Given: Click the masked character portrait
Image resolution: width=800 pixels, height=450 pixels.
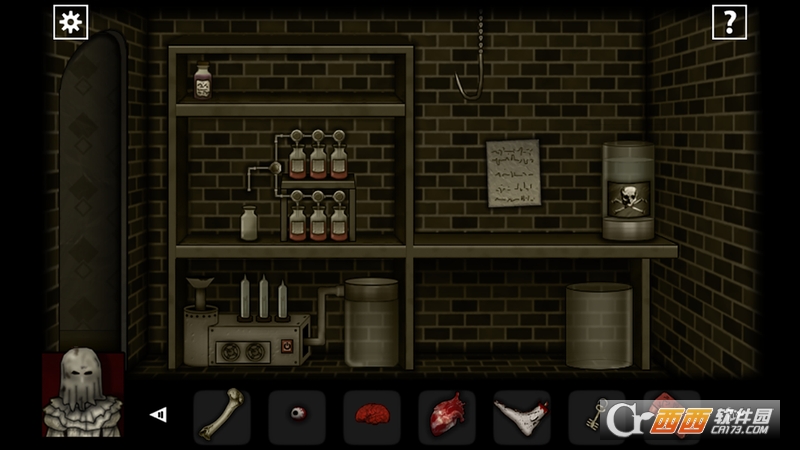Looking at the screenshot, I should [x=83, y=393].
